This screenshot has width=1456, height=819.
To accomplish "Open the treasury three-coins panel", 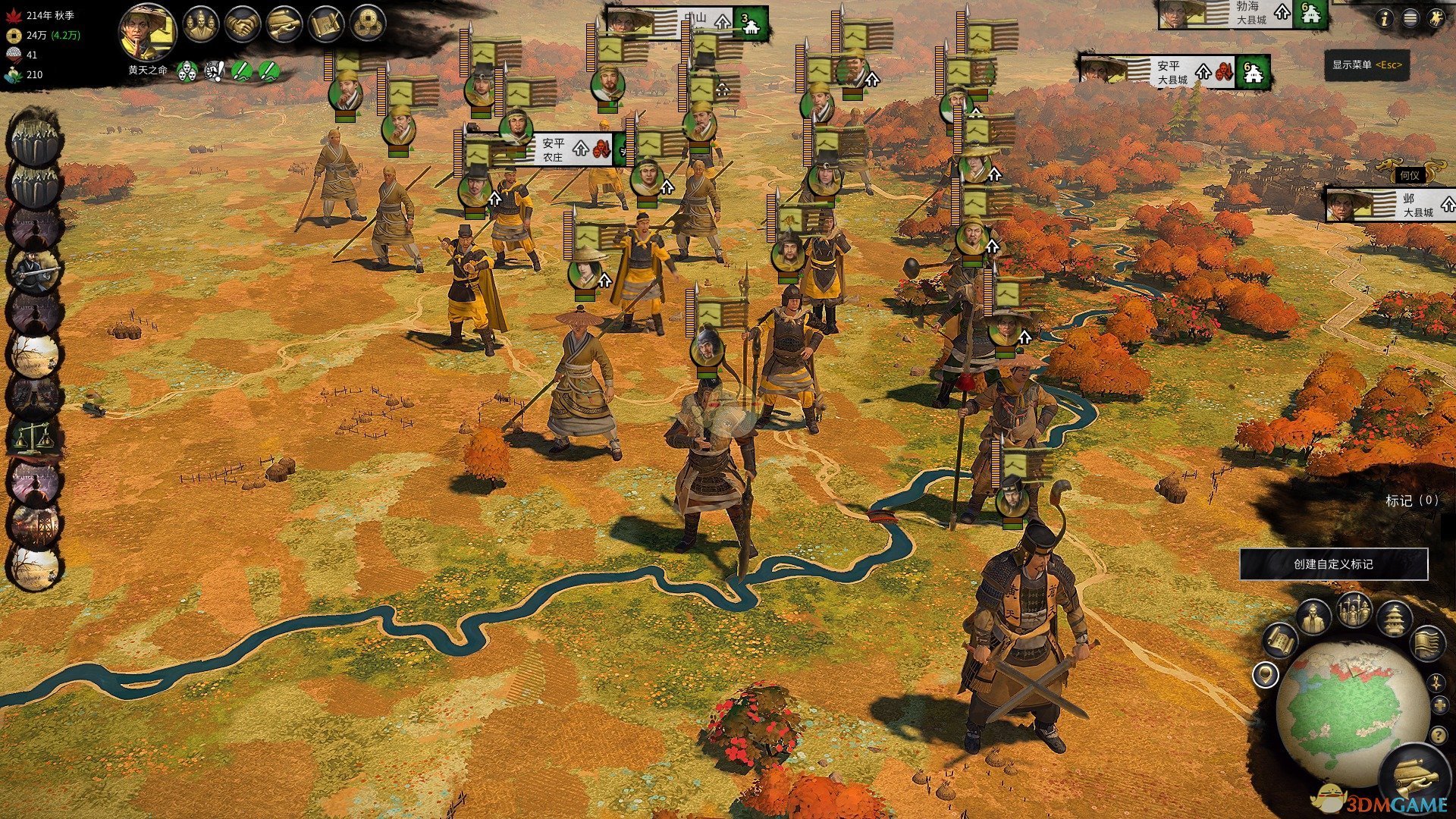I will [367, 25].
